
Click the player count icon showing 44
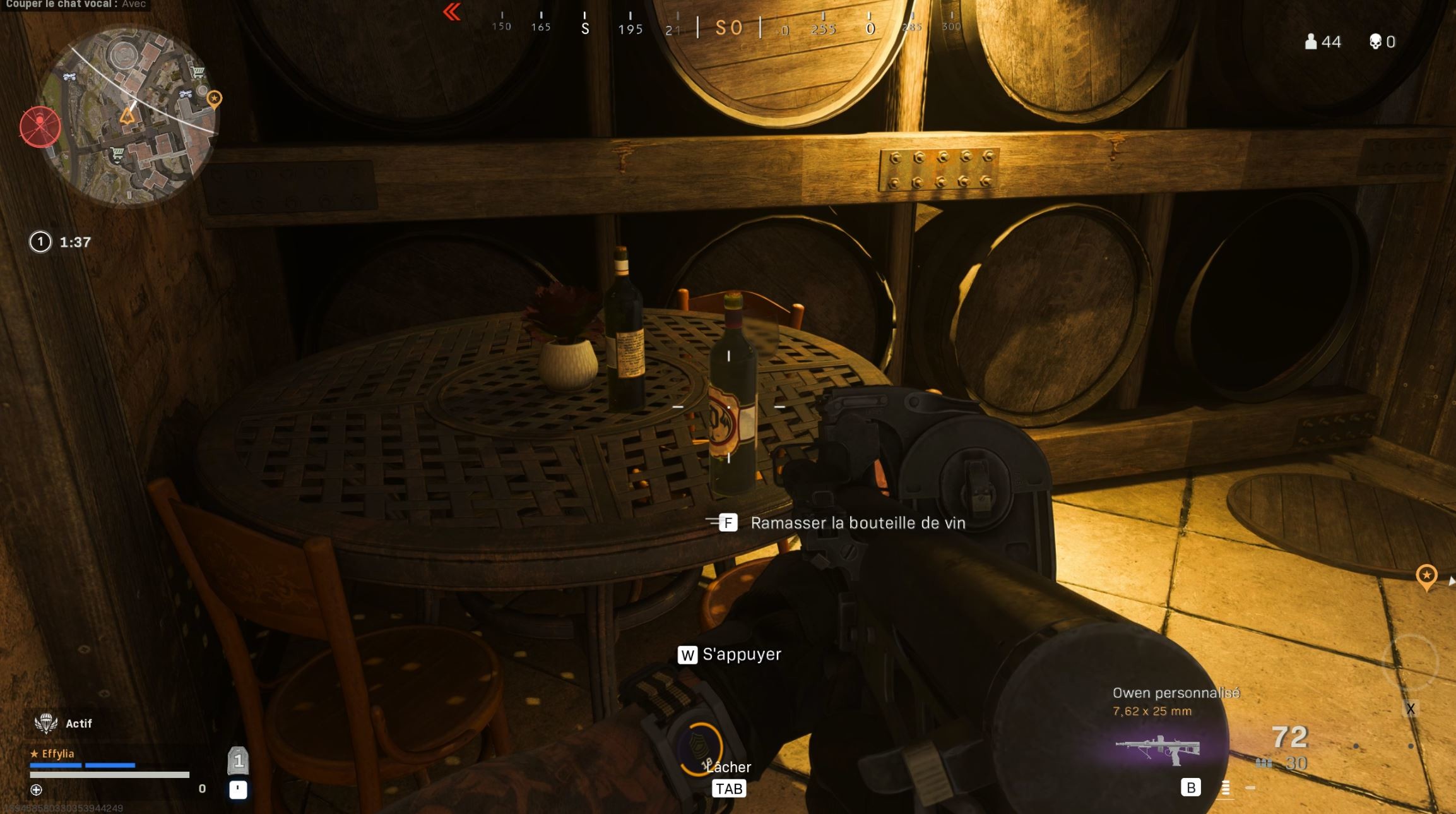tap(1311, 41)
